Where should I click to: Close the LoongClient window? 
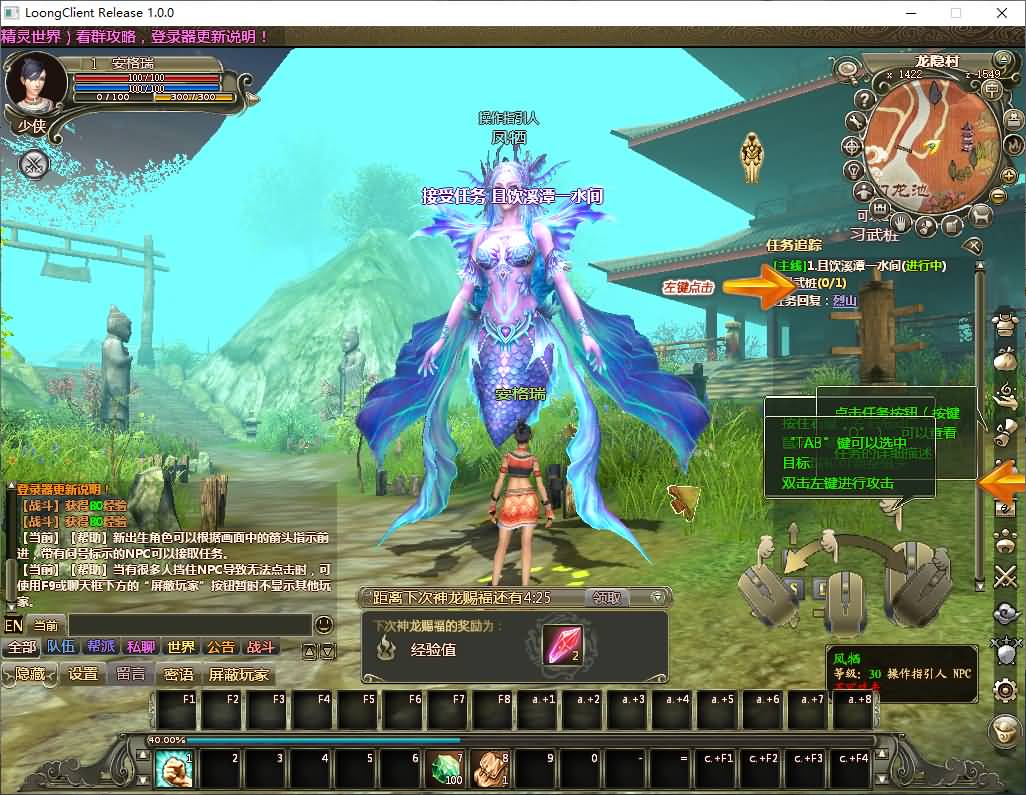pos(1002,13)
